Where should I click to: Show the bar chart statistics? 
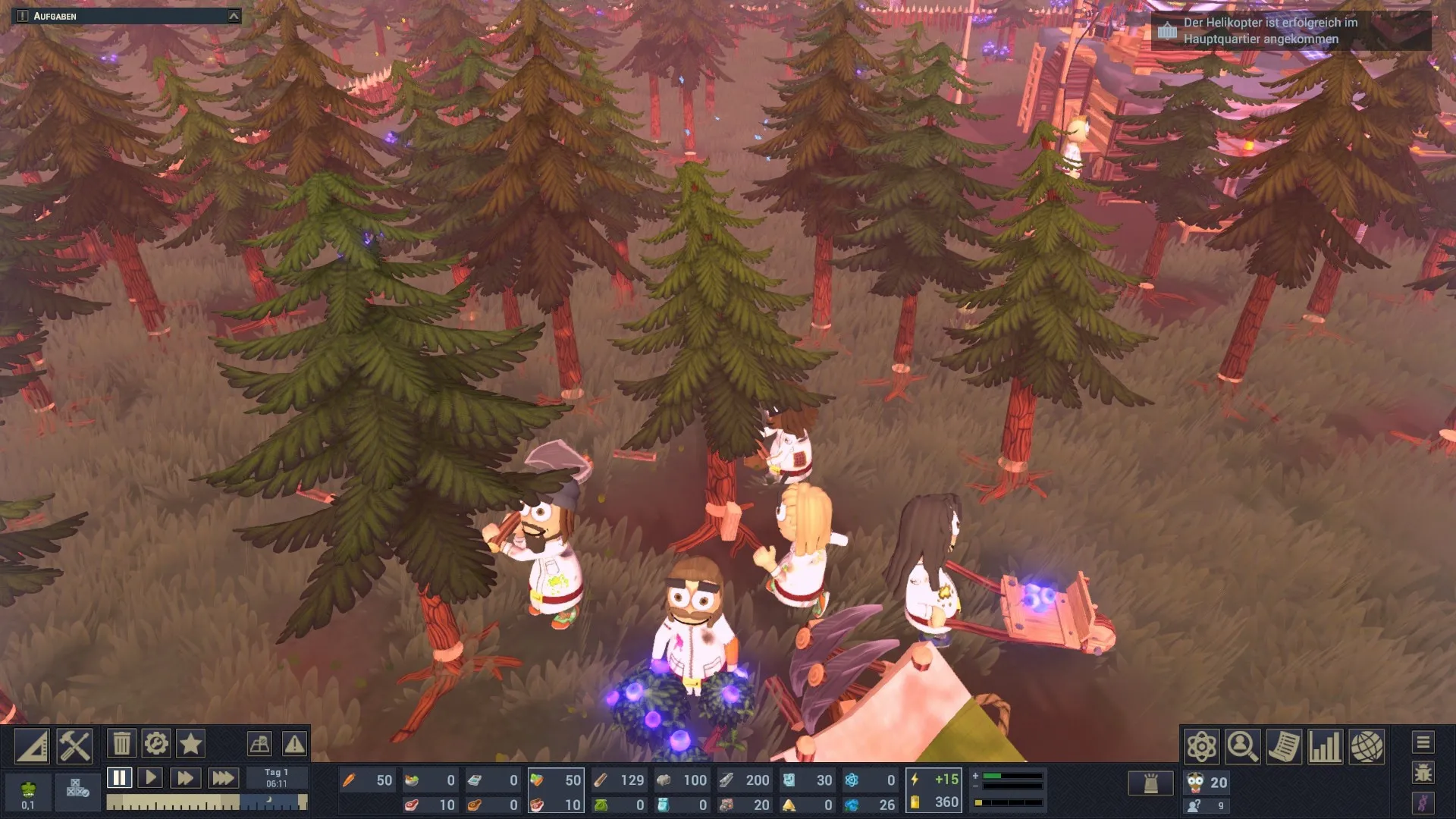pyautogui.click(x=1325, y=747)
